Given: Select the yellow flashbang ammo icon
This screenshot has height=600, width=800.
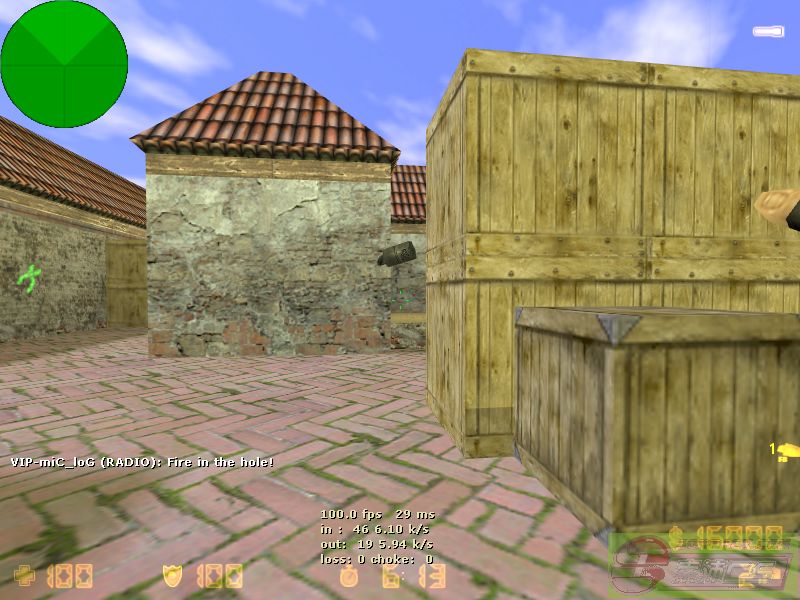Looking at the screenshot, I should coord(786,449).
